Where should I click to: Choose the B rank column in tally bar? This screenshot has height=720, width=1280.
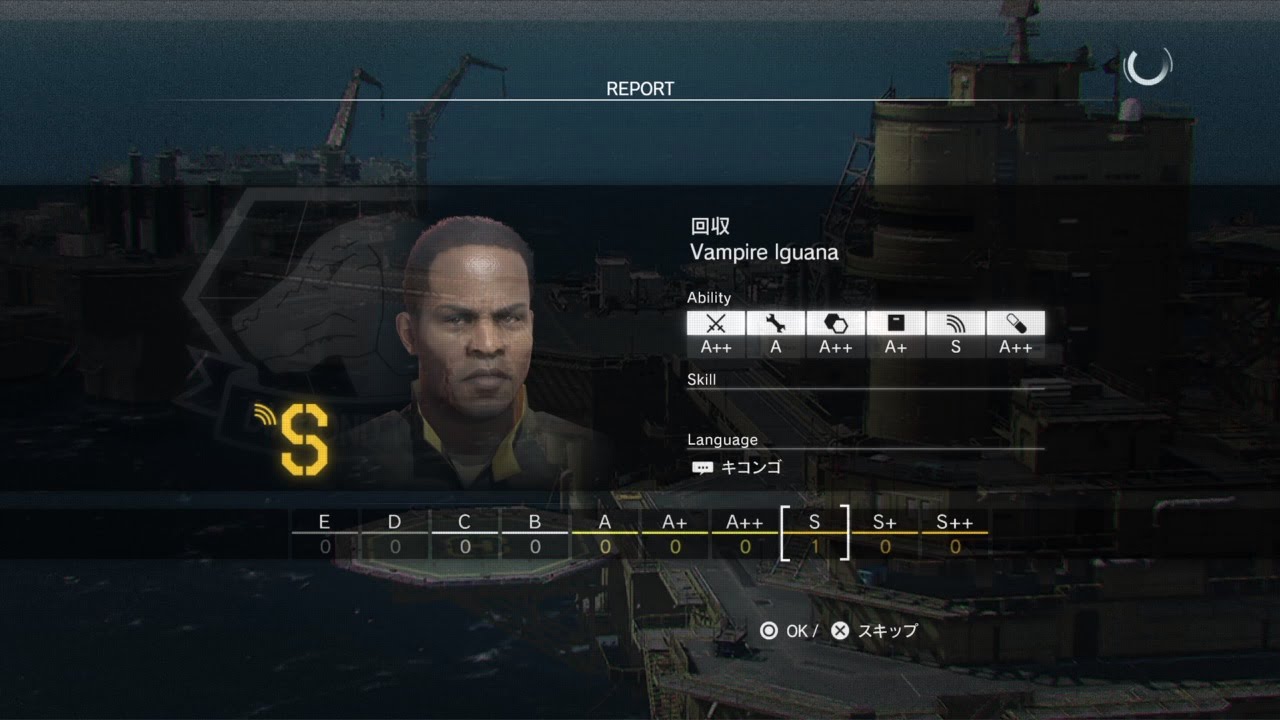(535, 534)
